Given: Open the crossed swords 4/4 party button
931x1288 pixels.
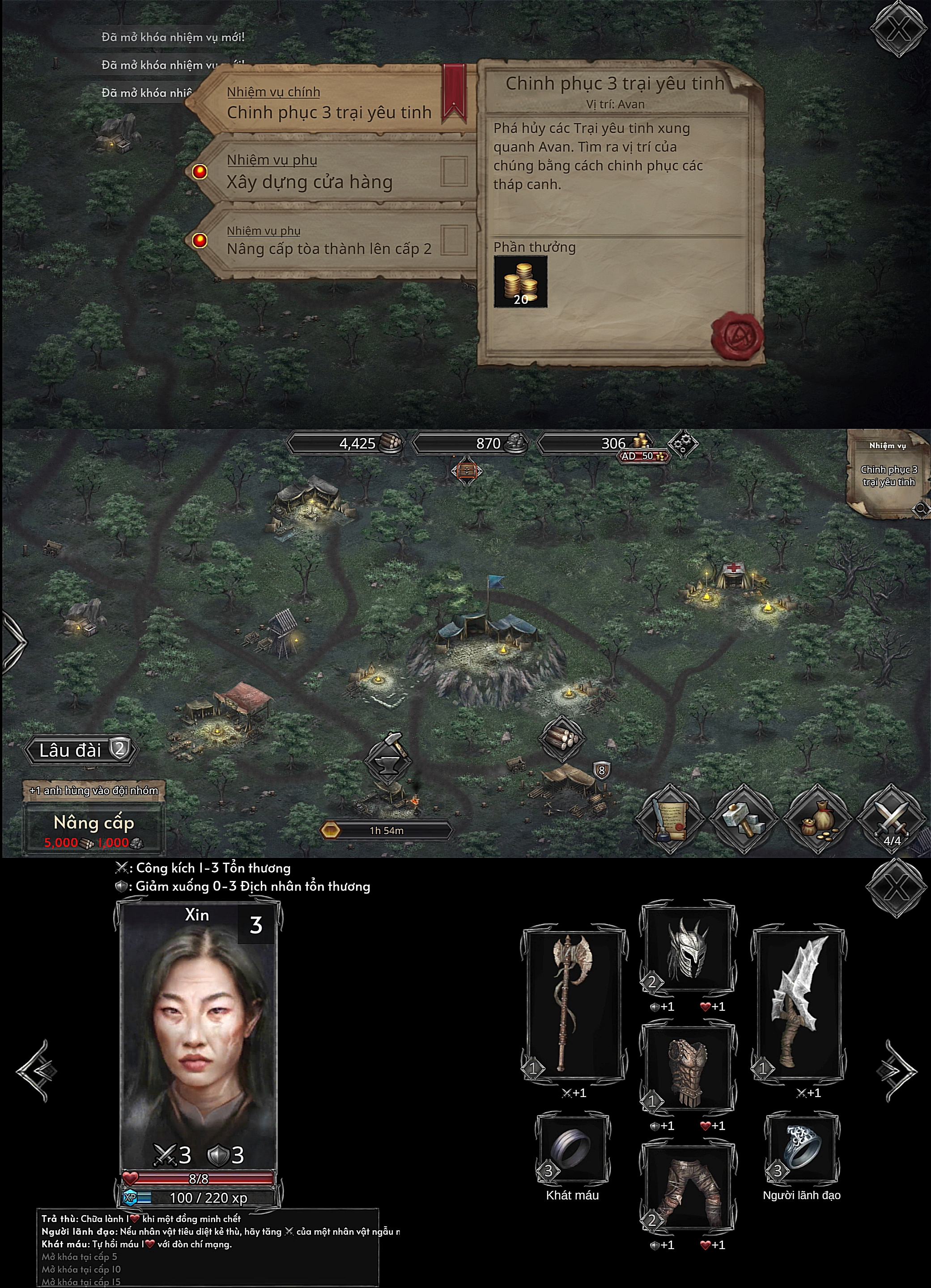Looking at the screenshot, I should tap(892, 818).
